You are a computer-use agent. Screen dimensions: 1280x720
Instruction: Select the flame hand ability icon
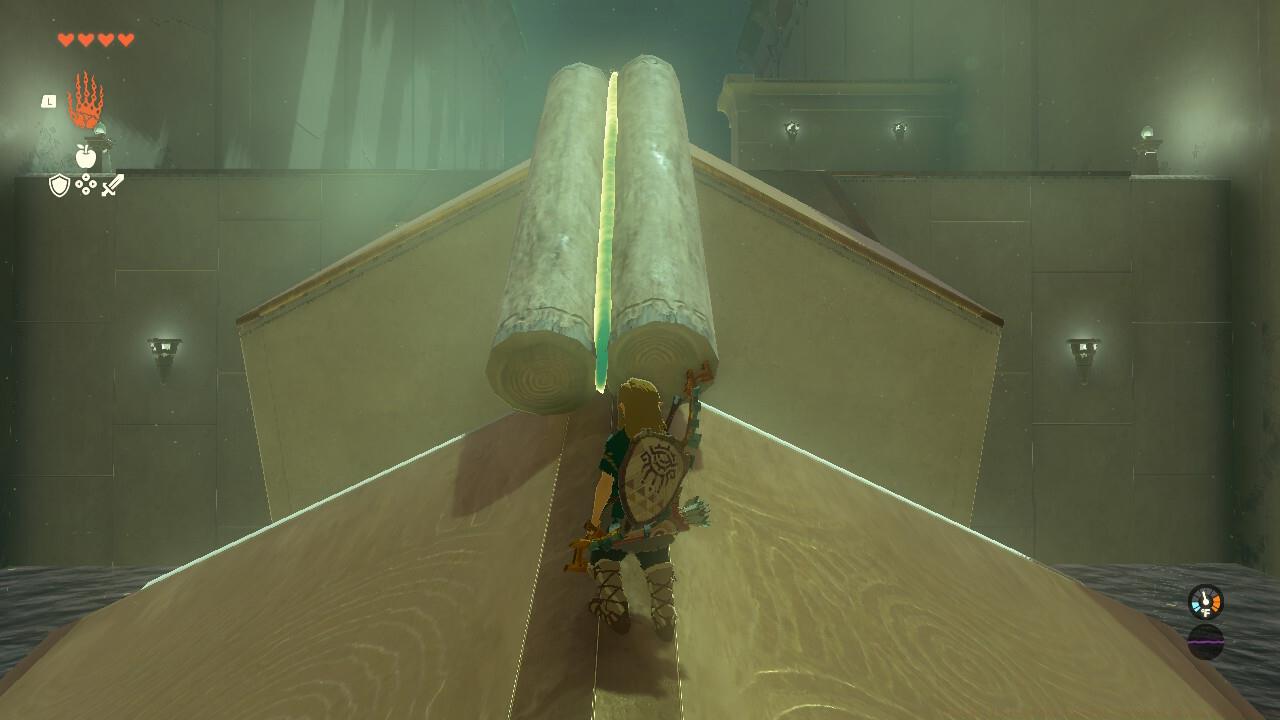pos(86,99)
